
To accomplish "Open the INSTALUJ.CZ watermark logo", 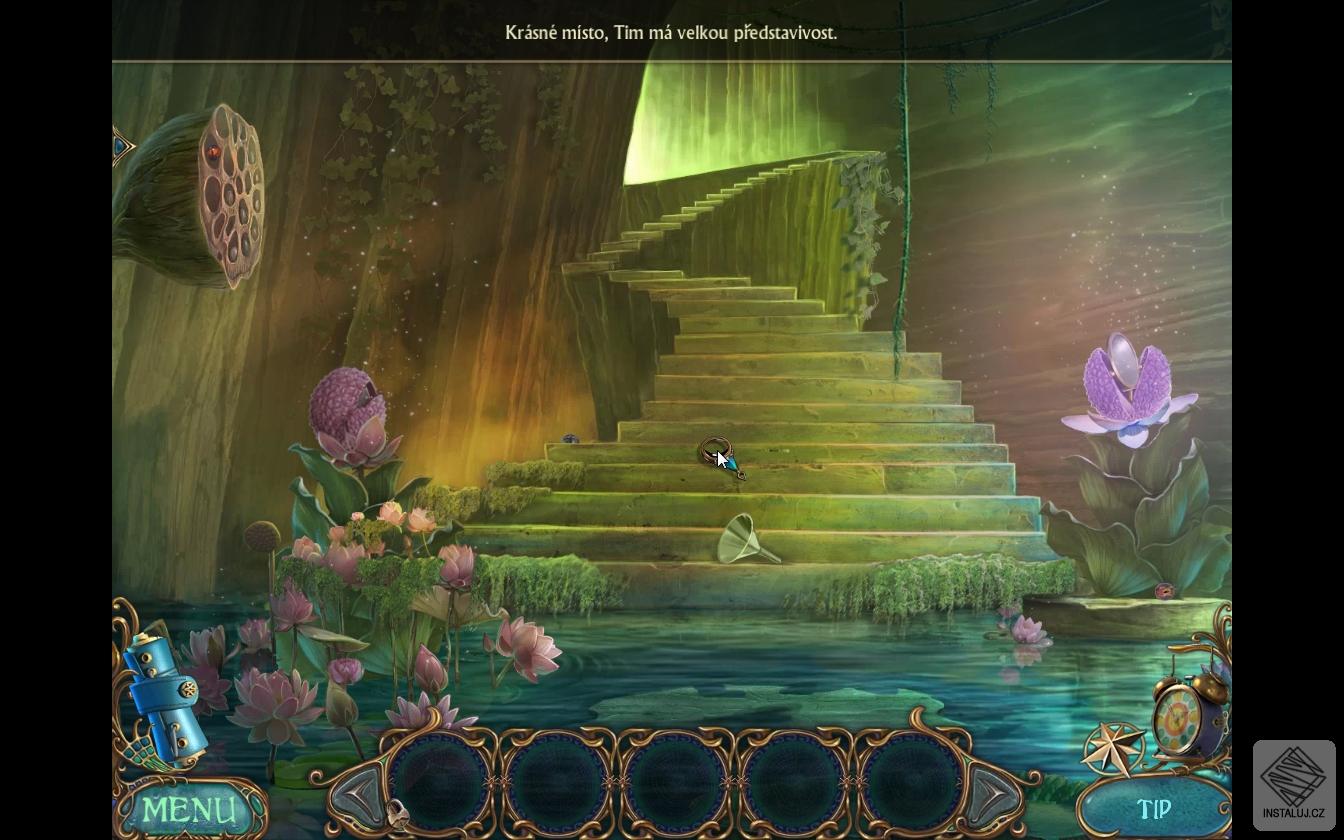I will (x=1293, y=783).
